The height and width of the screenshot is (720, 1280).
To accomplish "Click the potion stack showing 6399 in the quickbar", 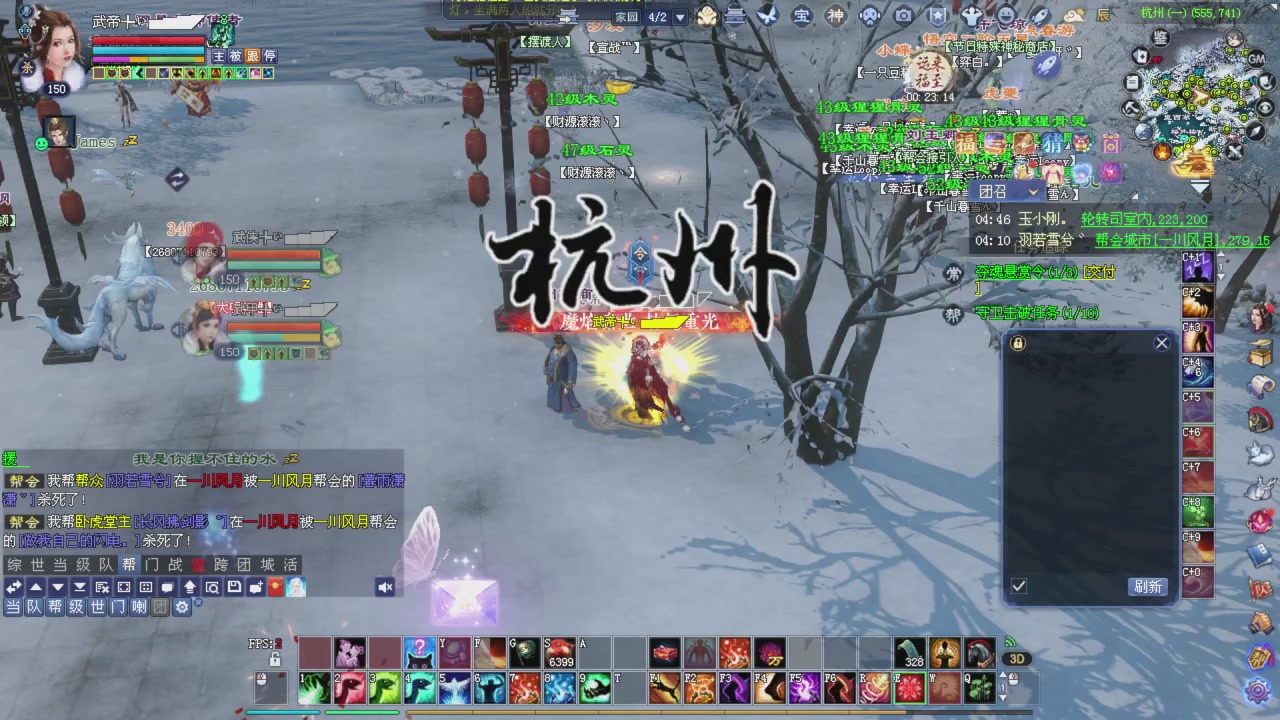I will click(560, 653).
